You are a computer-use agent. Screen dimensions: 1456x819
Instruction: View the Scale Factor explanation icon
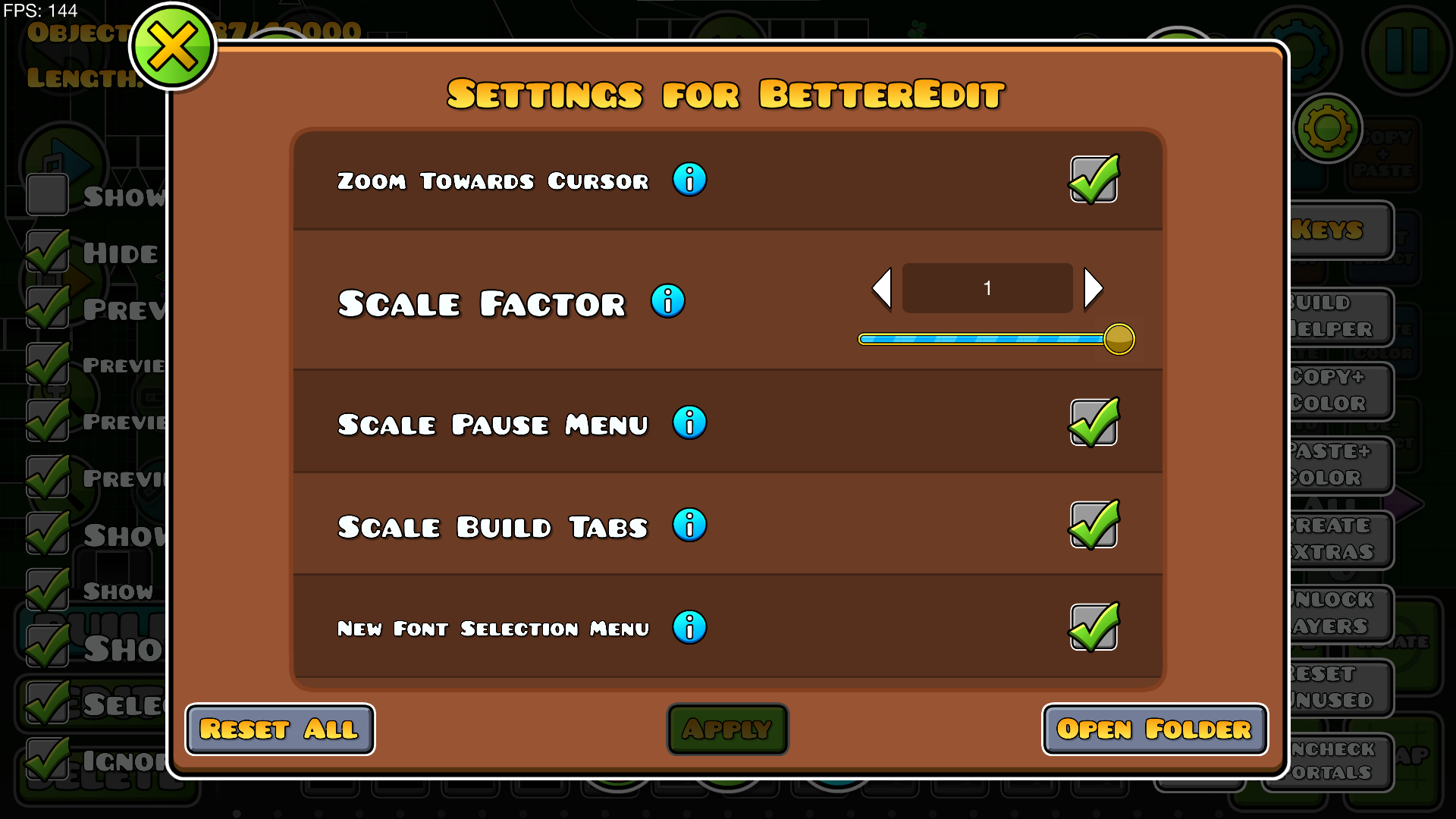coord(668,301)
